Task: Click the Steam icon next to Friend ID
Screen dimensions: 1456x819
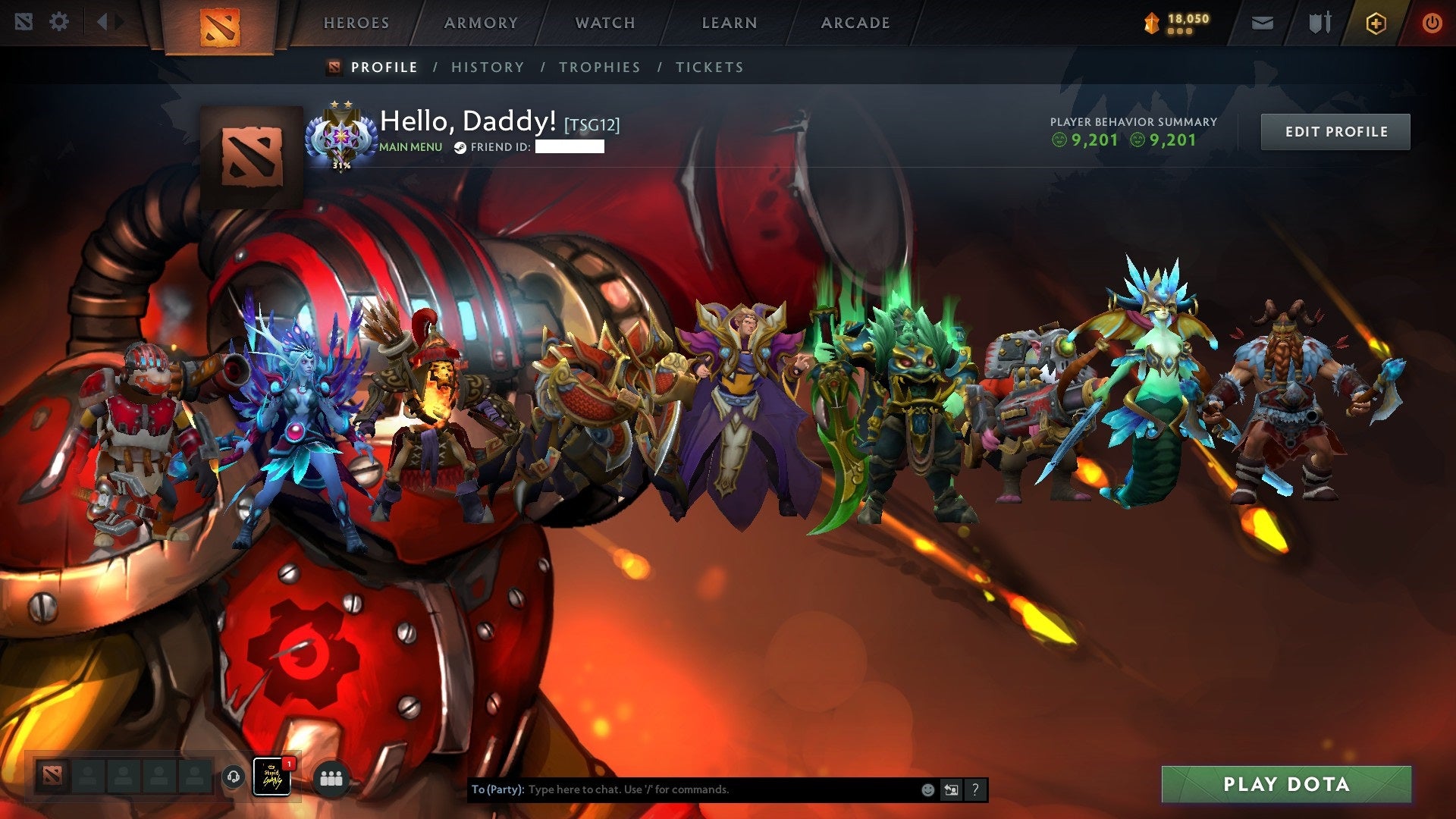Action: coord(459,147)
